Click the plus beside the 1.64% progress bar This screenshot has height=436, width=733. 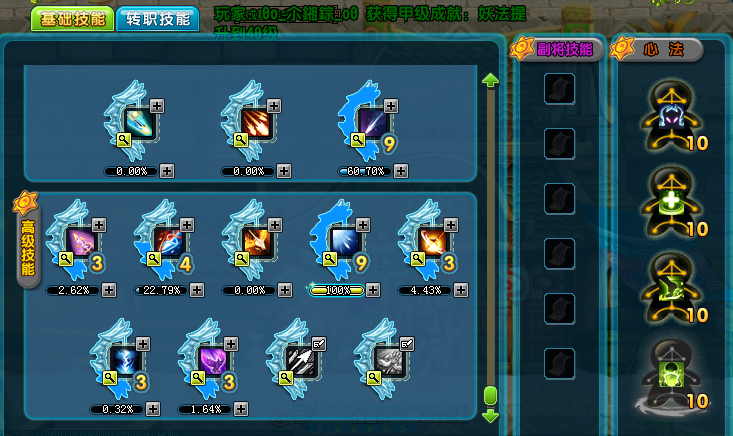tap(241, 408)
